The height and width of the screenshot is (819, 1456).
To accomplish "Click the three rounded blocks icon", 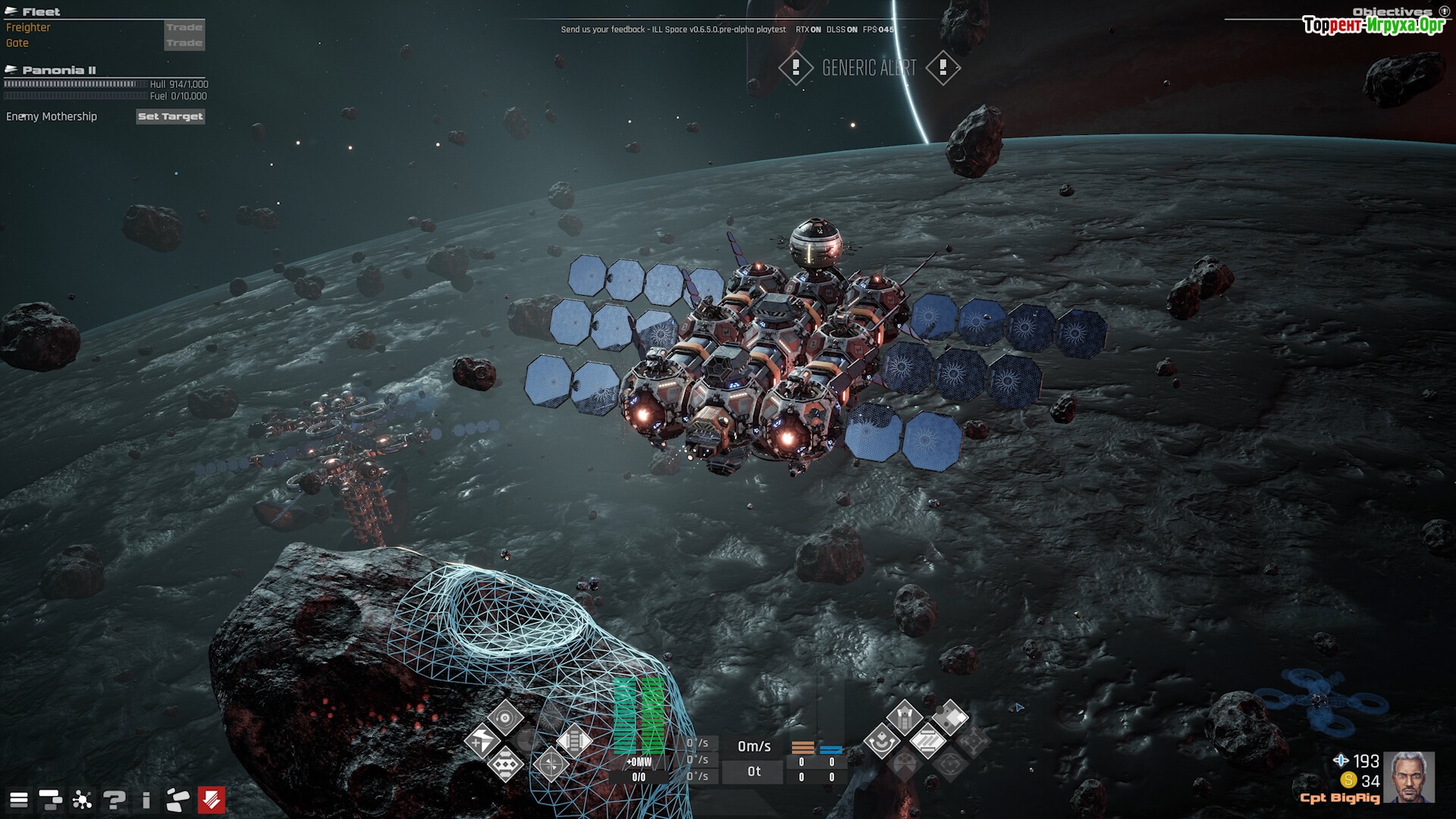I will [177, 799].
